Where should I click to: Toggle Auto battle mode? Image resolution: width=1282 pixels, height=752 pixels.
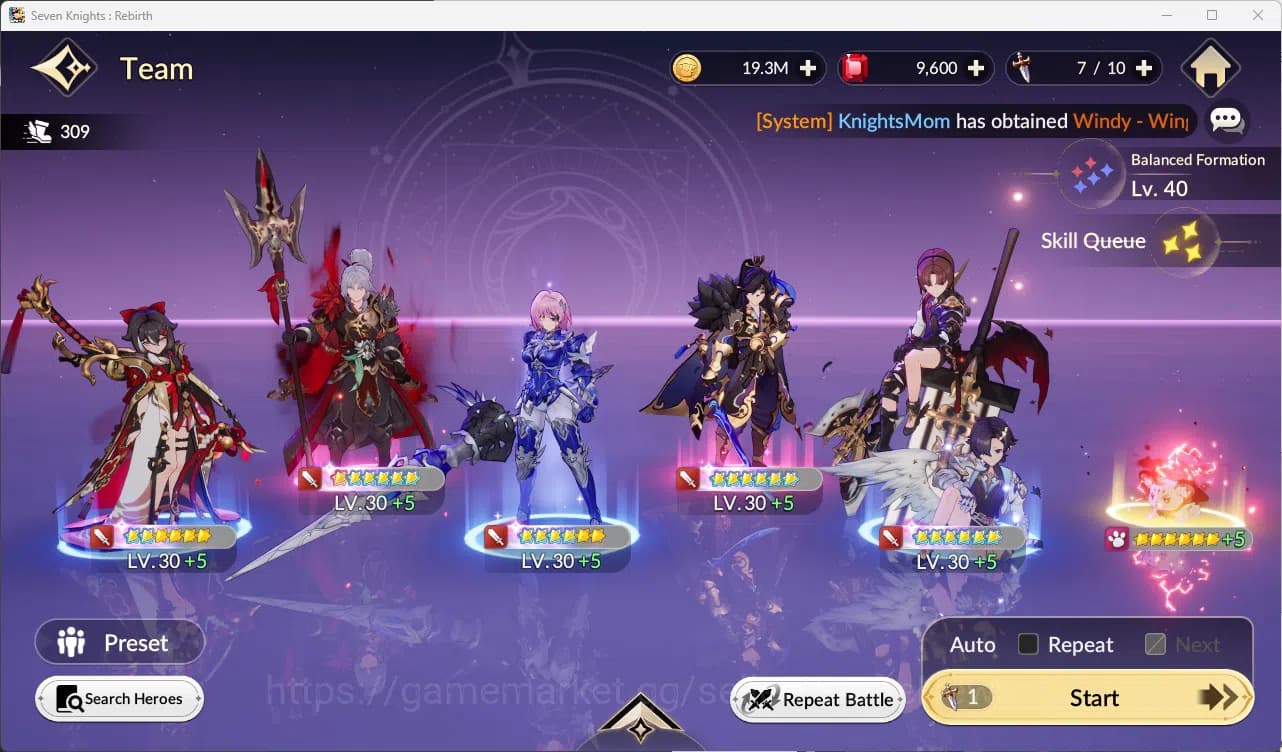(x=970, y=645)
